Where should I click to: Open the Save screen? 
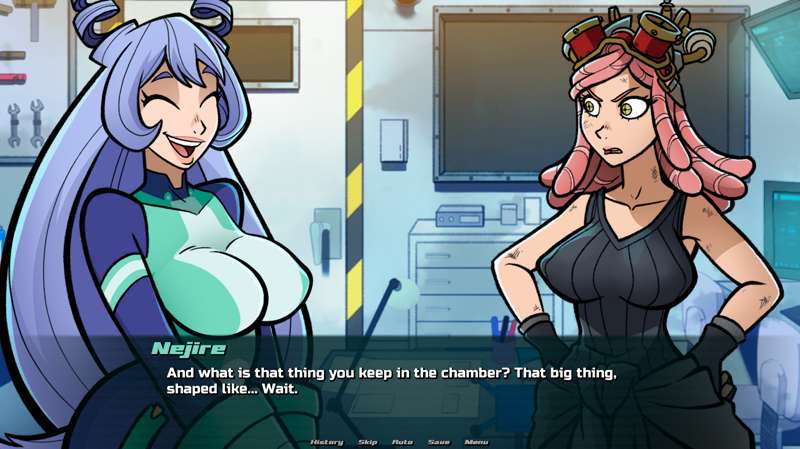(x=438, y=441)
